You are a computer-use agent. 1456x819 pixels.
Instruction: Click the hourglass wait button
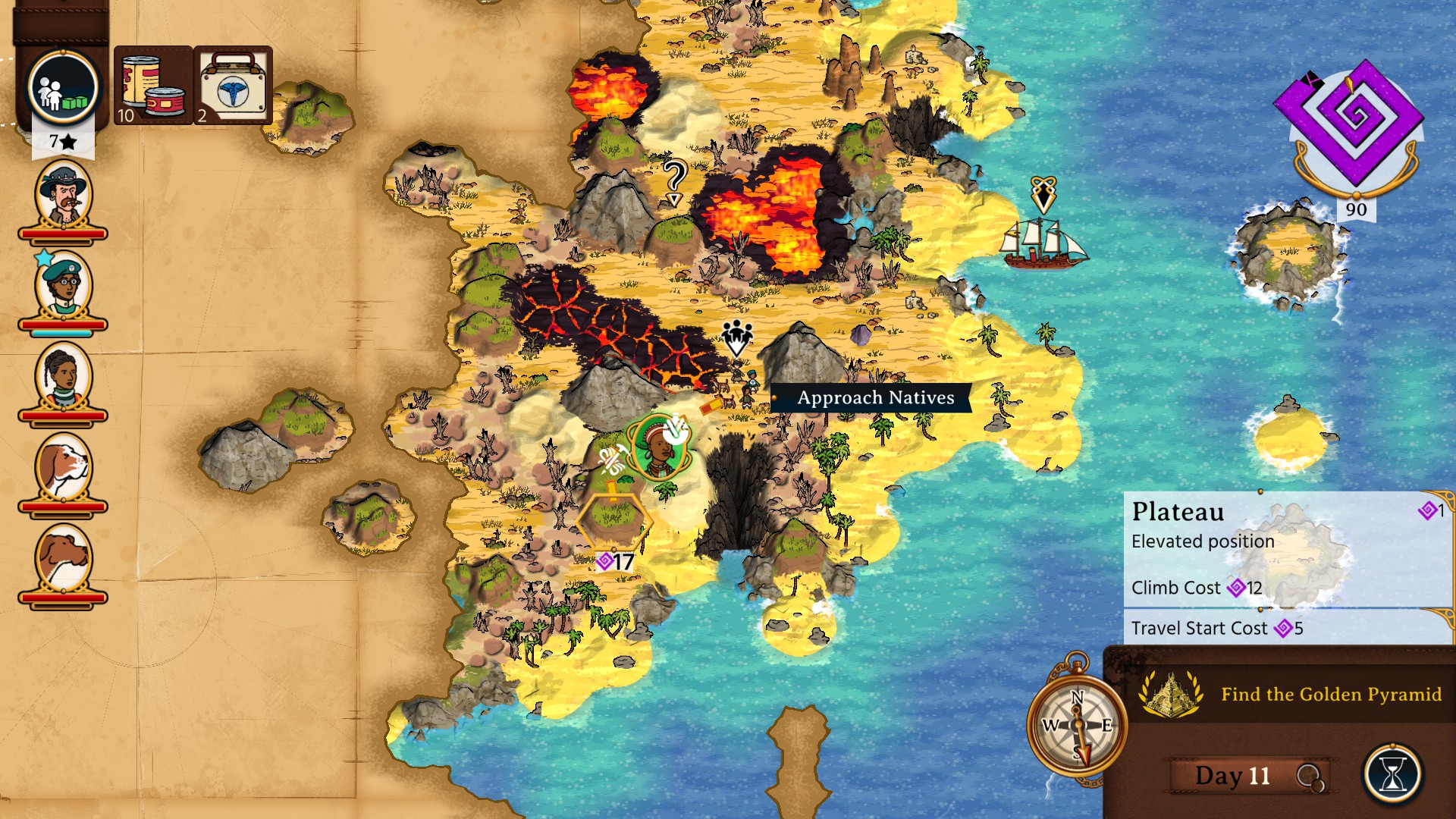pos(1392,775)
